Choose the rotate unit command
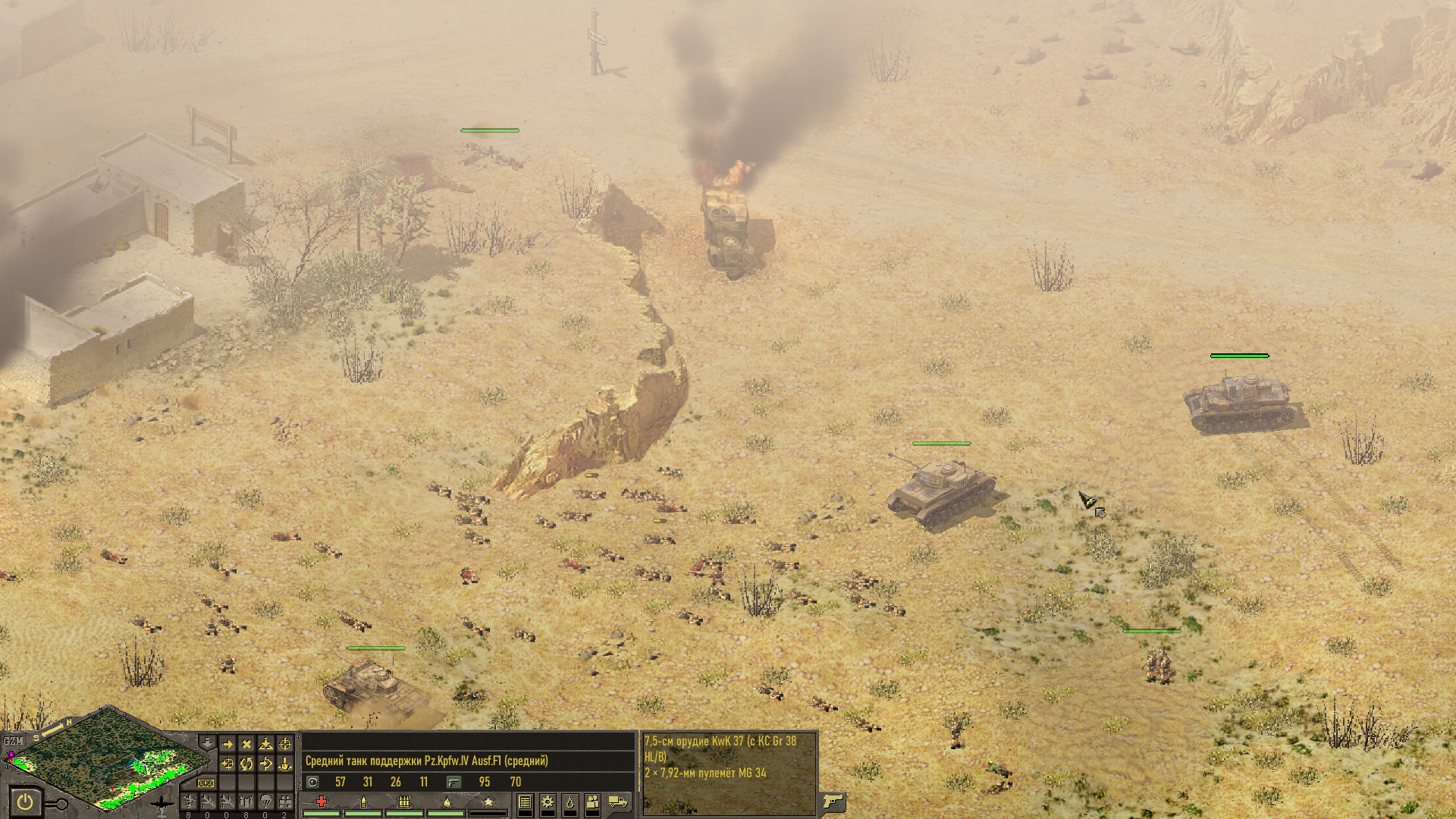The image size is (1456, 819). click(x=246, y=764)
